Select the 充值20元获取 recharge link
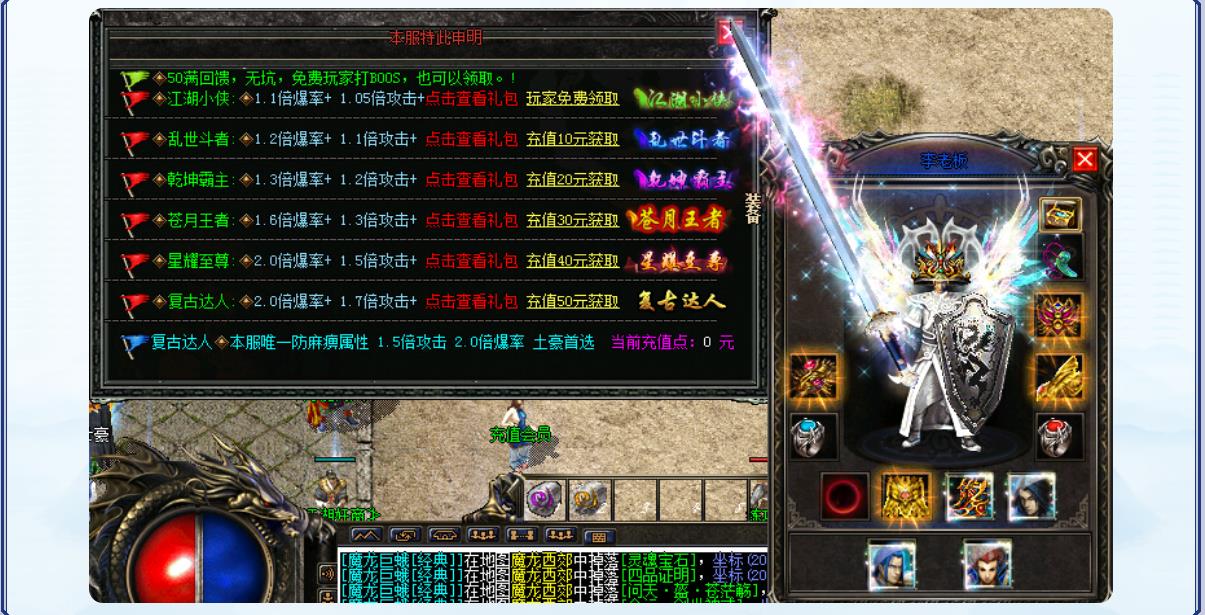Image resolution: width=1205 pixels, height=615 pixels. click(573, 180)
